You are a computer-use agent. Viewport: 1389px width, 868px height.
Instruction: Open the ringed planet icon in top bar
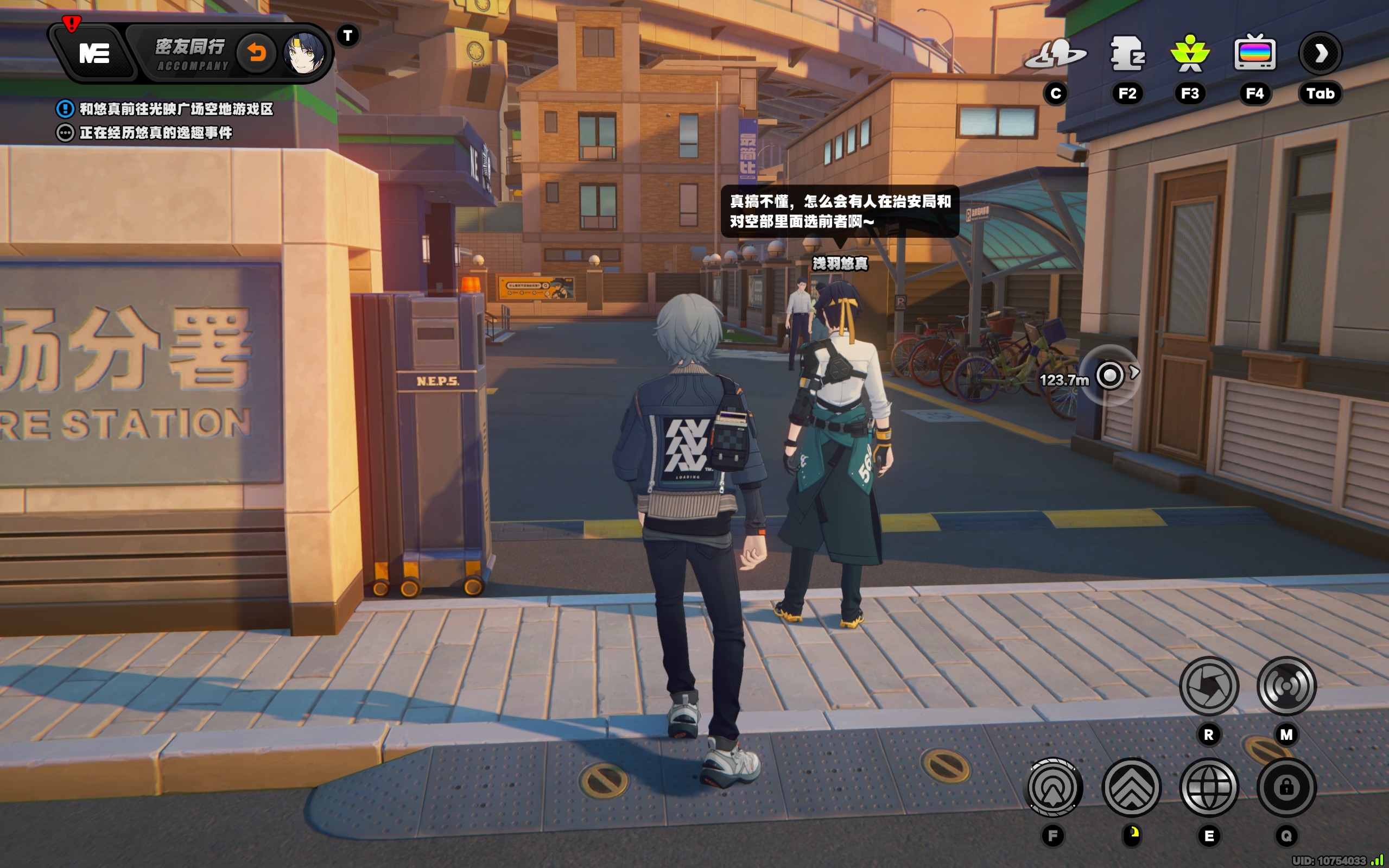[1055, 54]
